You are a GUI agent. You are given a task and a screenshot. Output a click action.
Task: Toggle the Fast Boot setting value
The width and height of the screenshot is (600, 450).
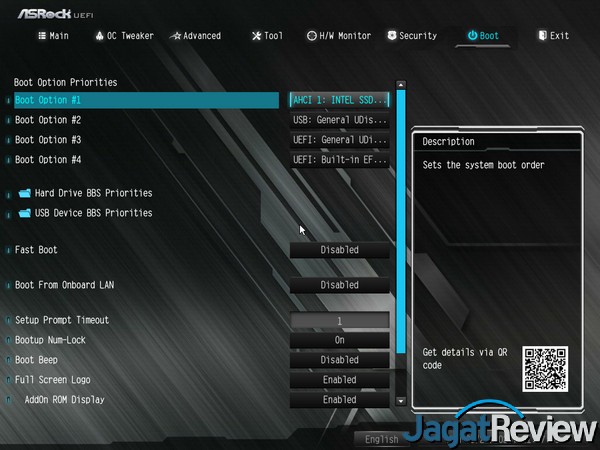[x=339, y=250]
